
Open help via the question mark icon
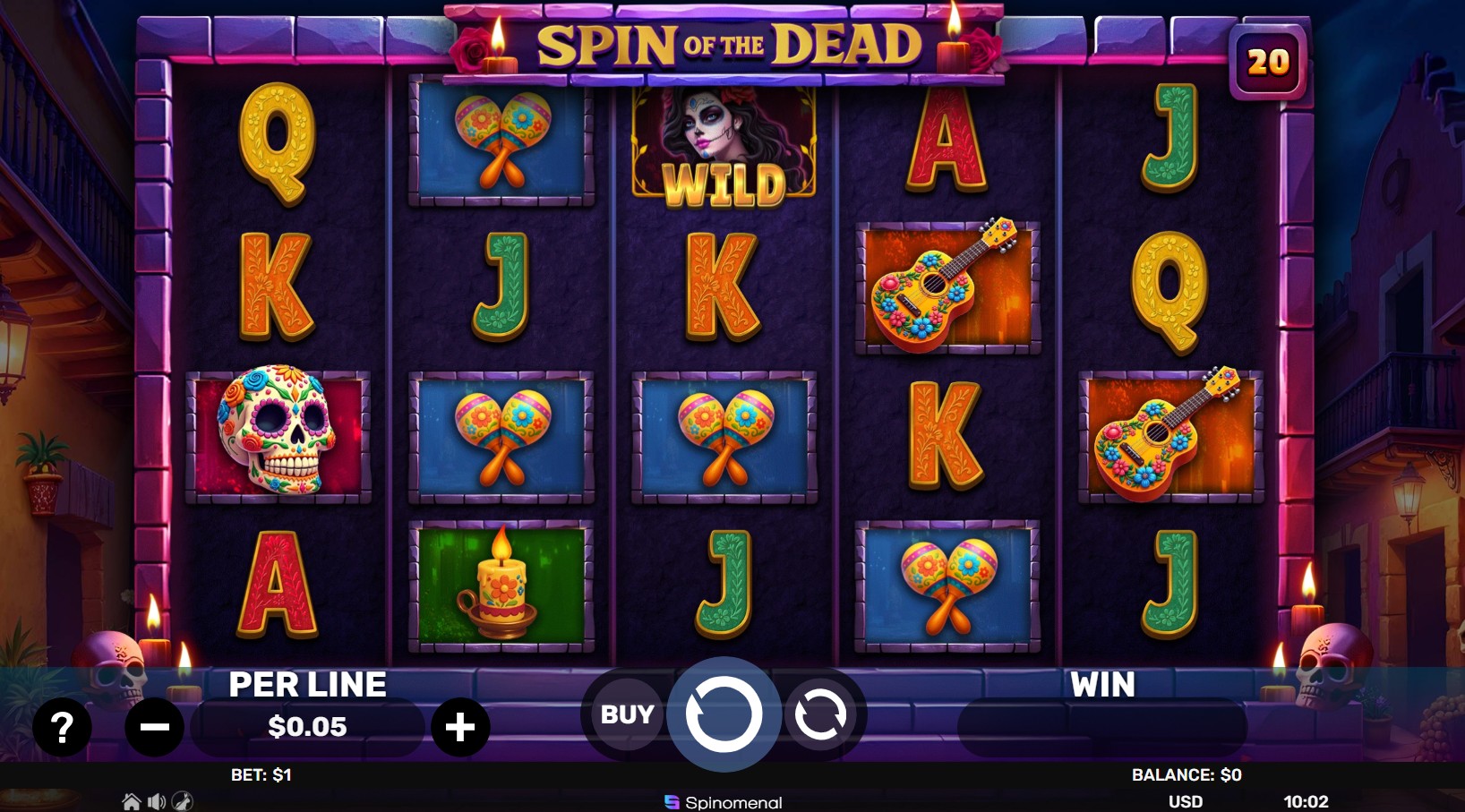tap(61, 728)
